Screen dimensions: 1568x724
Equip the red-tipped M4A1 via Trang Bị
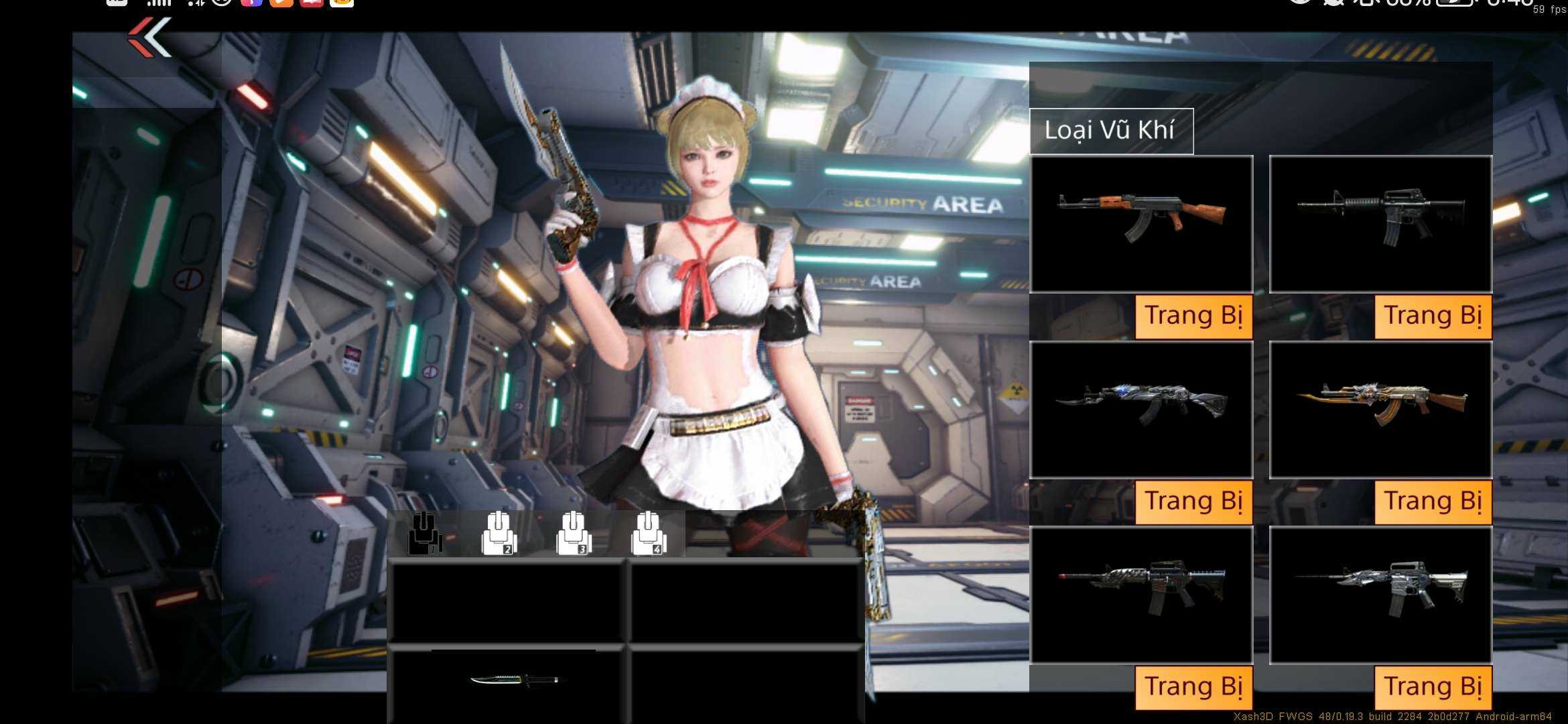coord(1193,687)
